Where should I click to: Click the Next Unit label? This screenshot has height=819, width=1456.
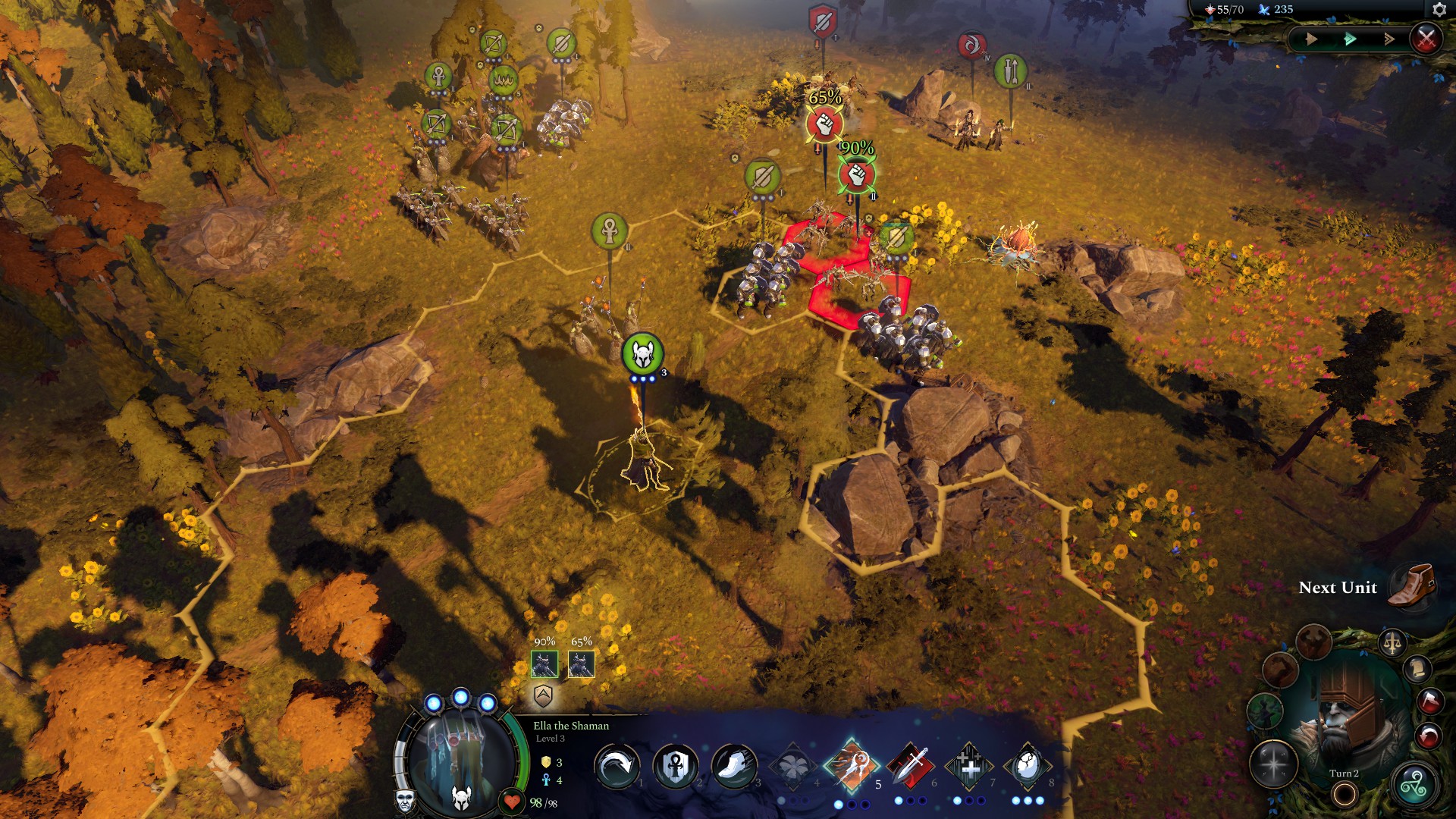pyautogui.click(x=1339, y=588)
